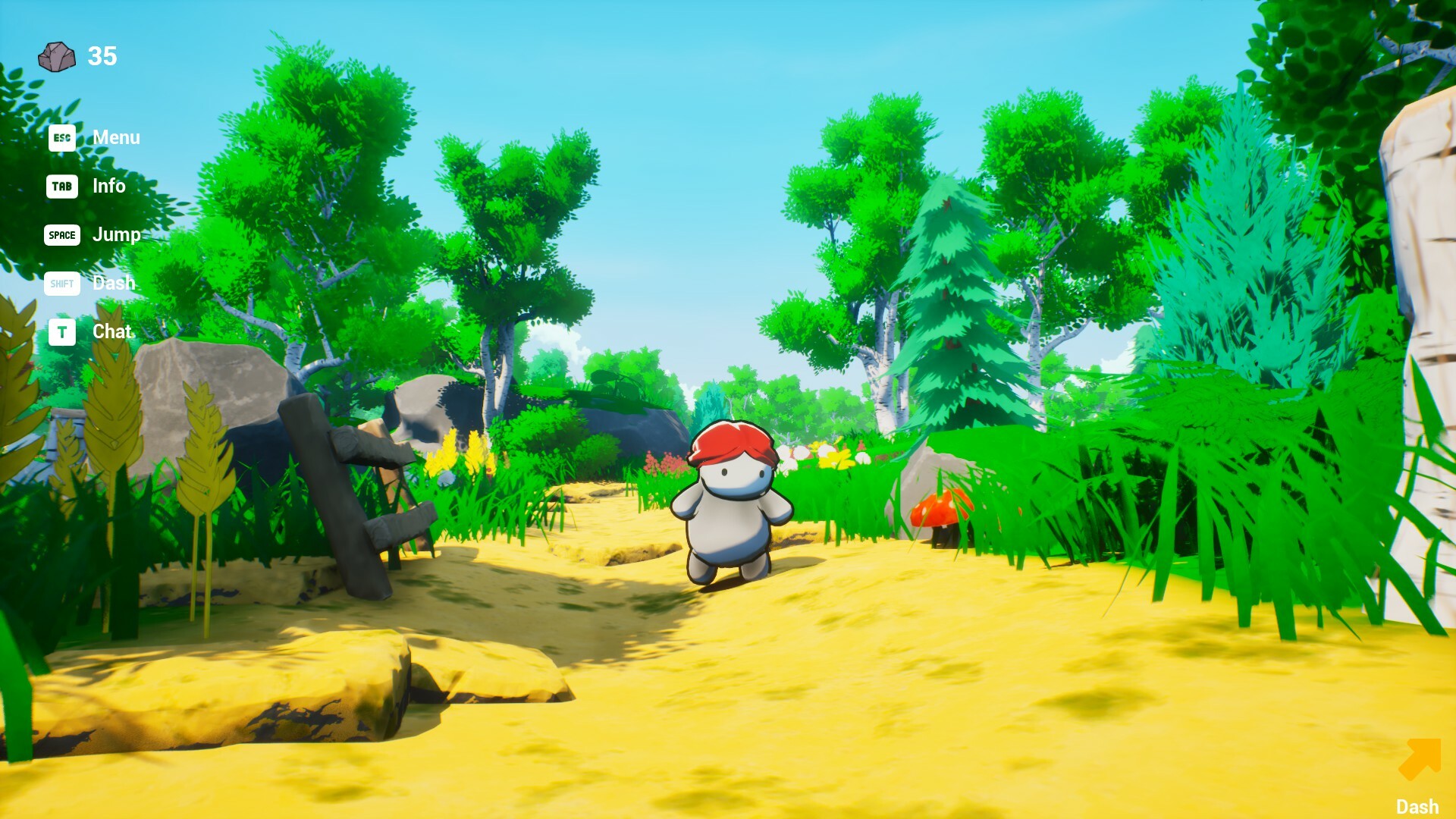Click the rock resource icon in the top-left HUD
This screenshot has height=819, width=1456.
[x=55, y=55]
